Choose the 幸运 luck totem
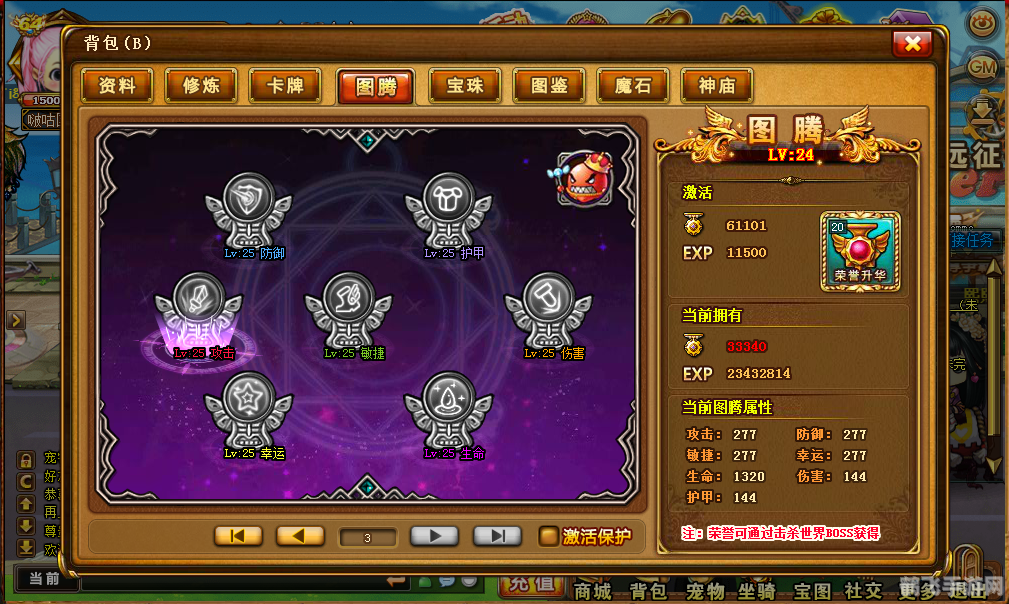Image resolution: width=1009 pixels, height=604 pixels. (247, 411)
